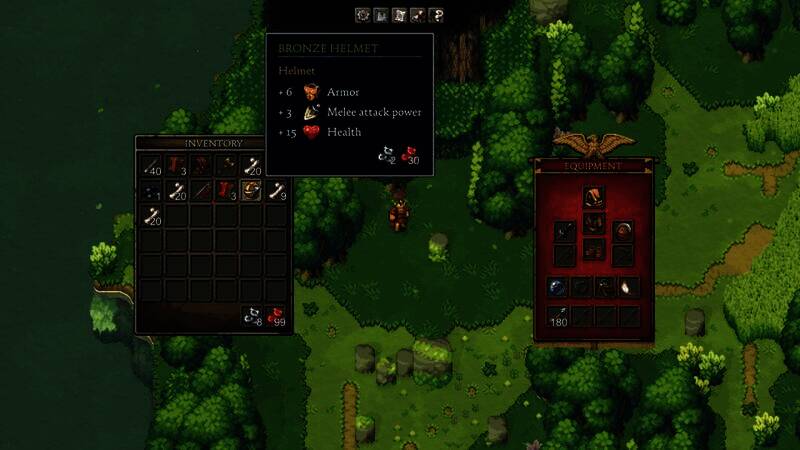Select the arrow stack of 40
800x450 pixels.
152,166
